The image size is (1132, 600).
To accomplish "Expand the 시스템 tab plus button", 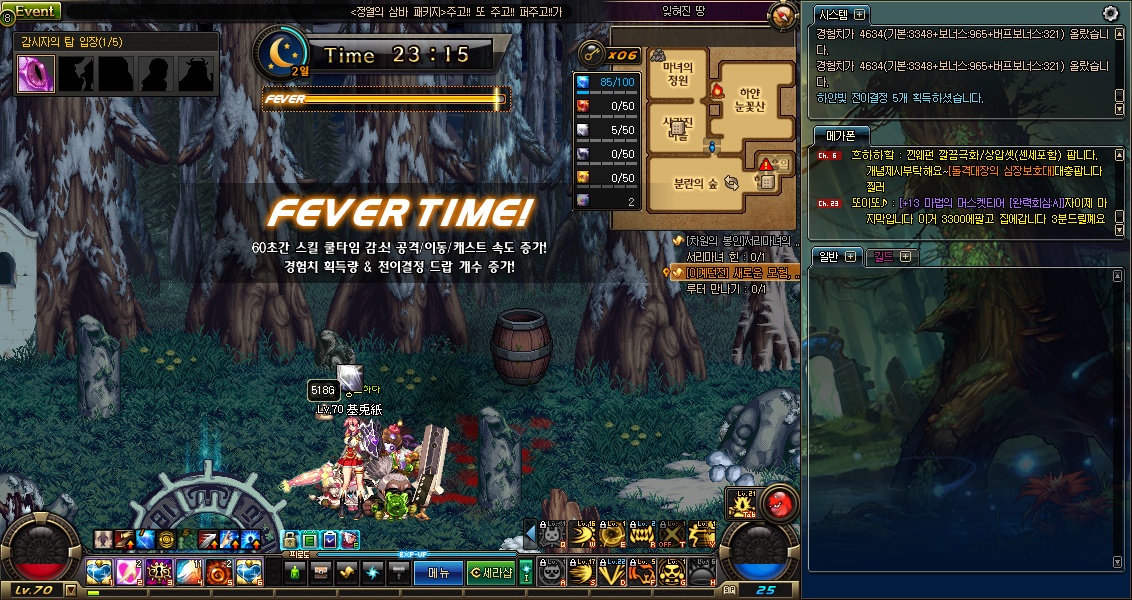I will coord(858,15).
